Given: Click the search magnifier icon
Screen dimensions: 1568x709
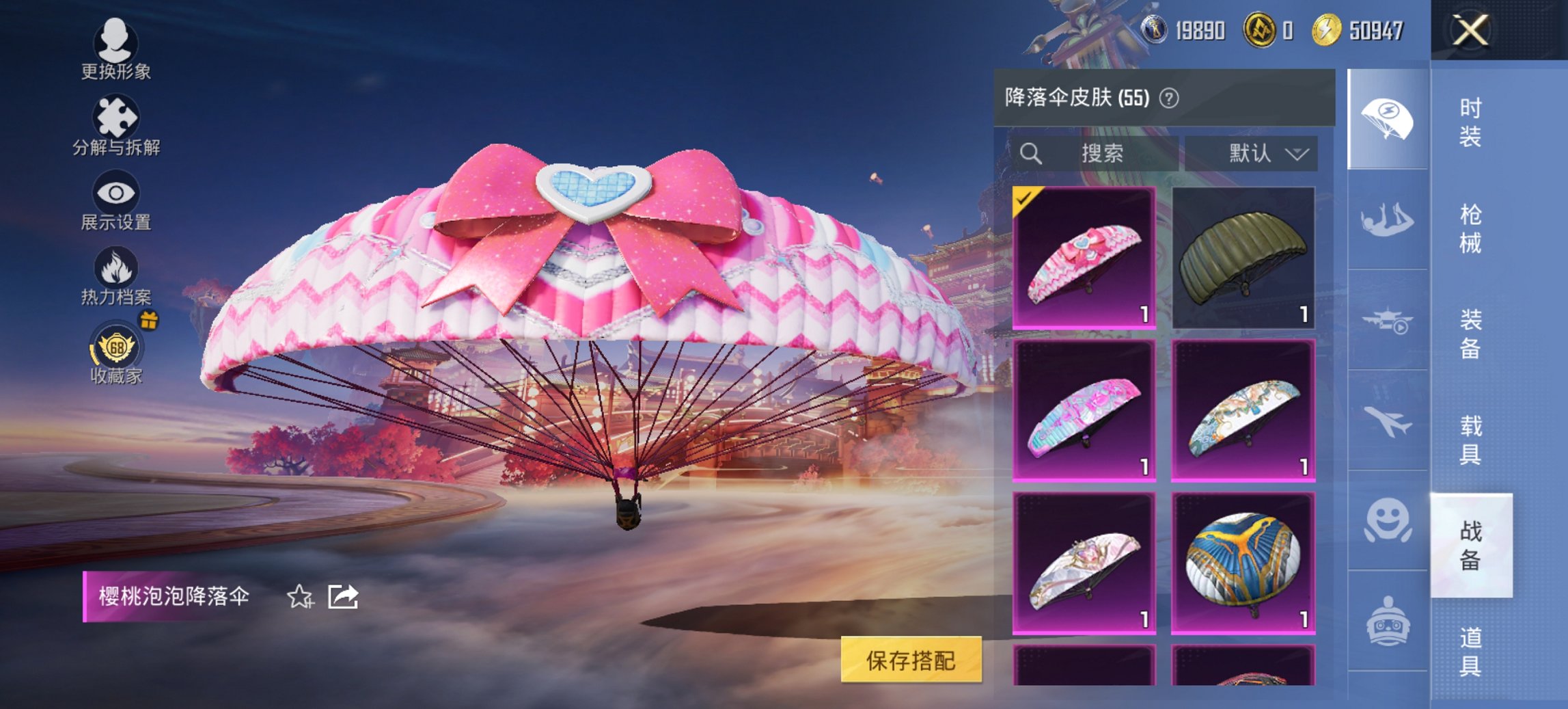Looking at the screenshot, I should click(x=1030, y=153).
